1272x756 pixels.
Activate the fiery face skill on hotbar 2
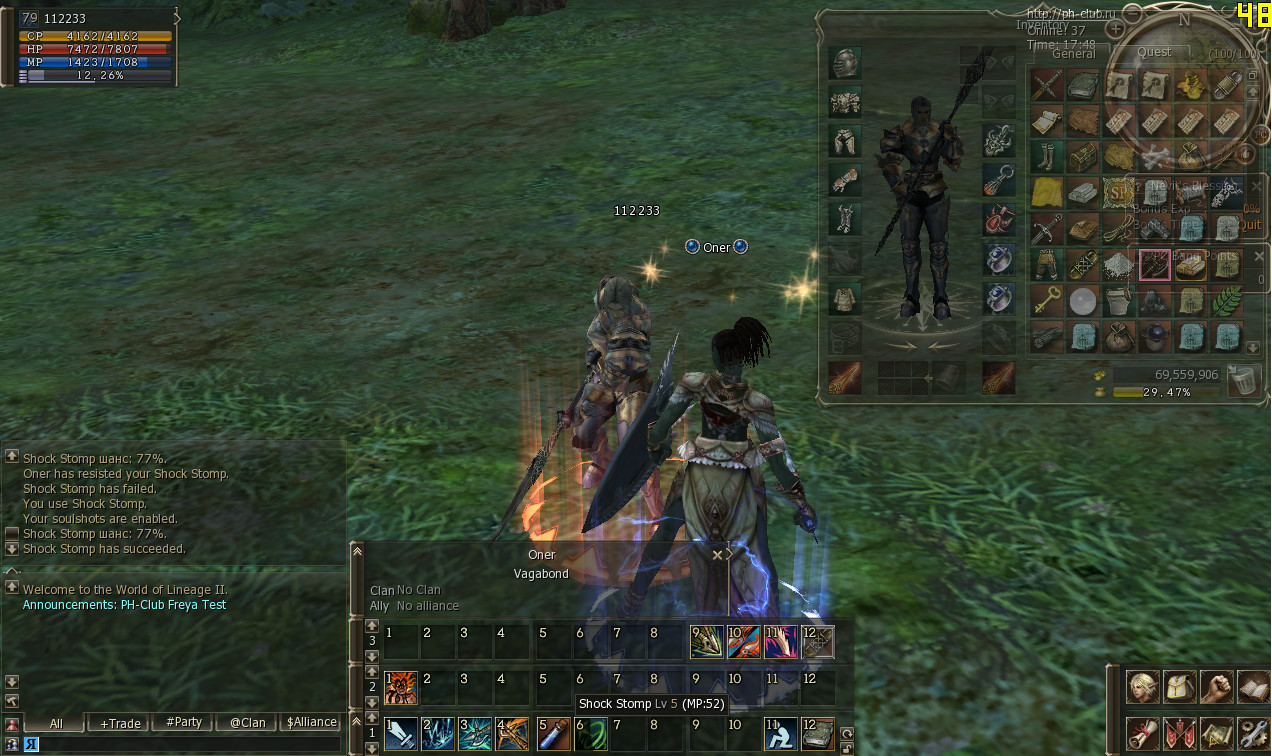pyautogui.click(x=400, y=688)
